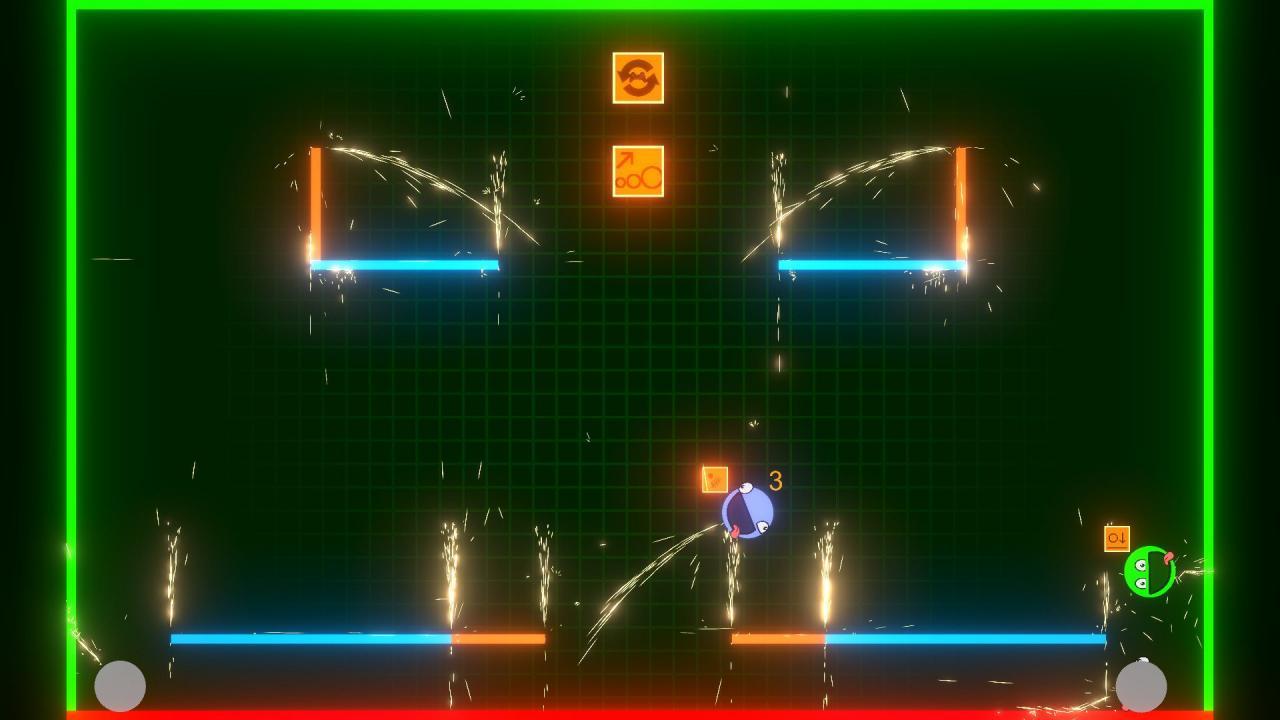Image resolution: width=1280 pixels, height=720 pixels.
Task: Click the red border bar at screen bottom
Action: [640, 713]
